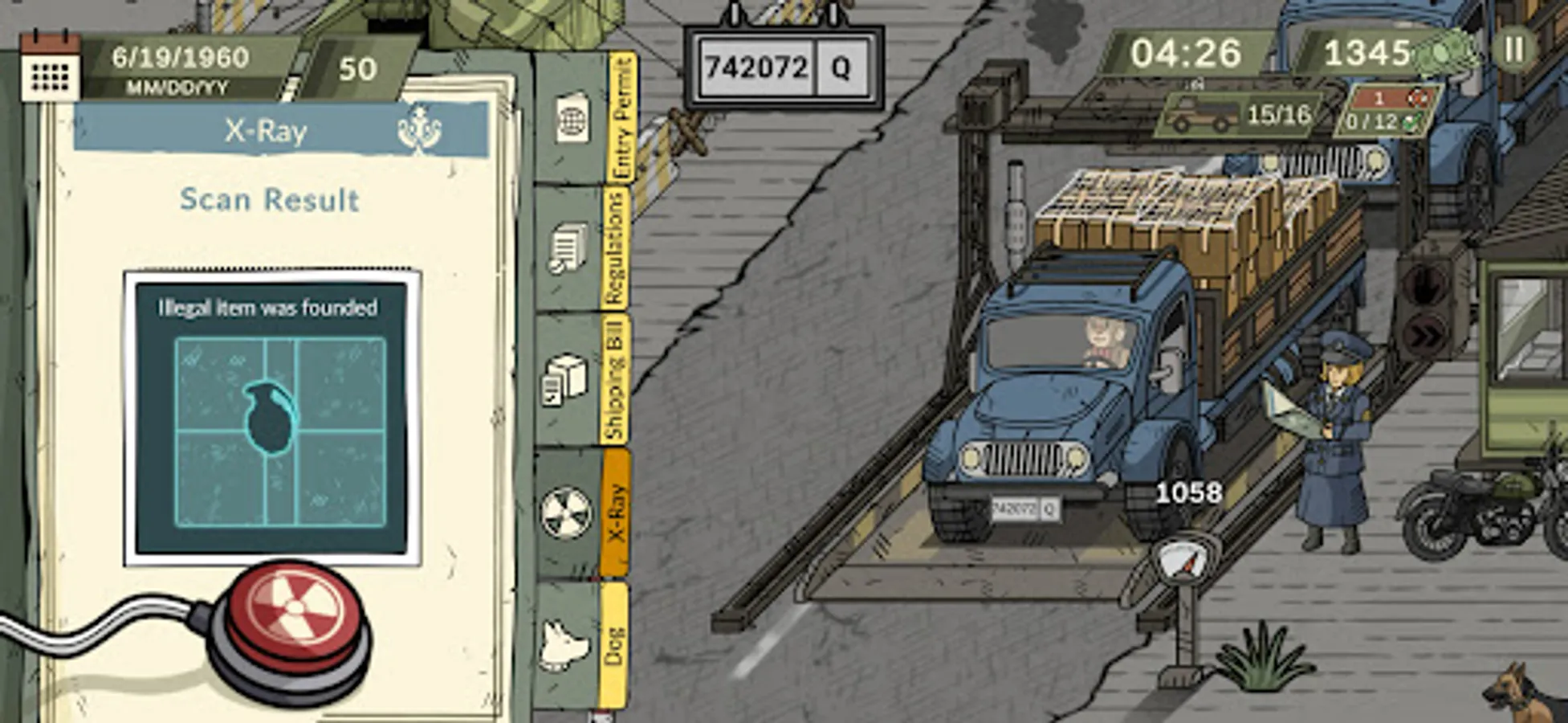
Task: Click the money bills icon next to 1345
Action: (1444, 53)
